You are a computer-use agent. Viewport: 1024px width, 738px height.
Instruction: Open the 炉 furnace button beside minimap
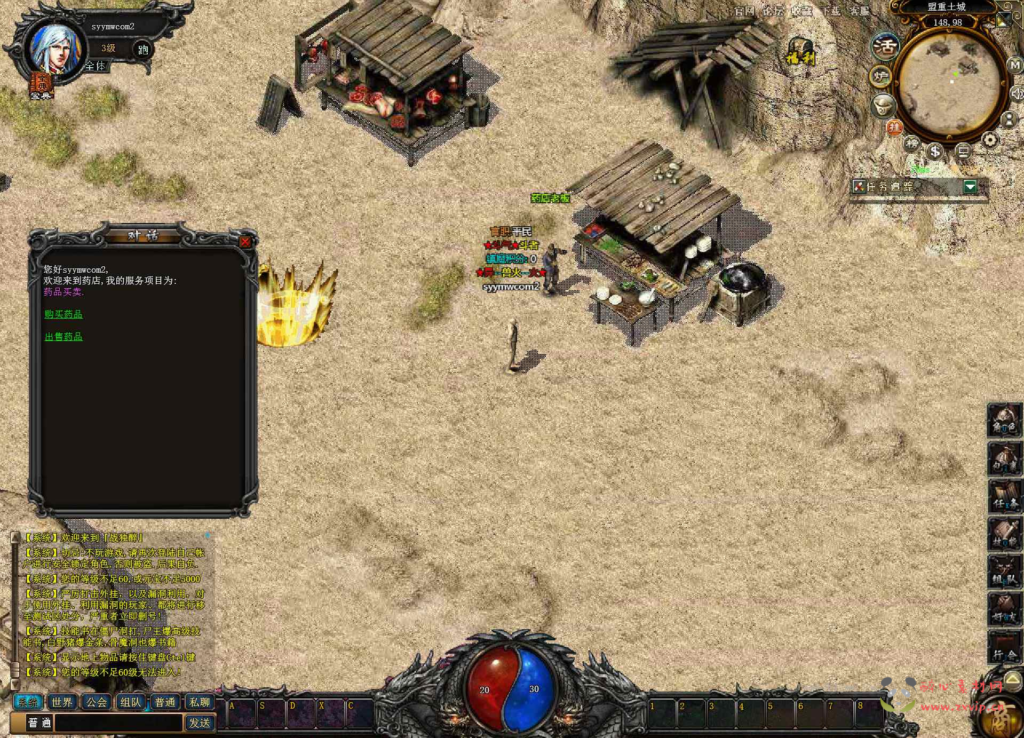coord(880,76)
